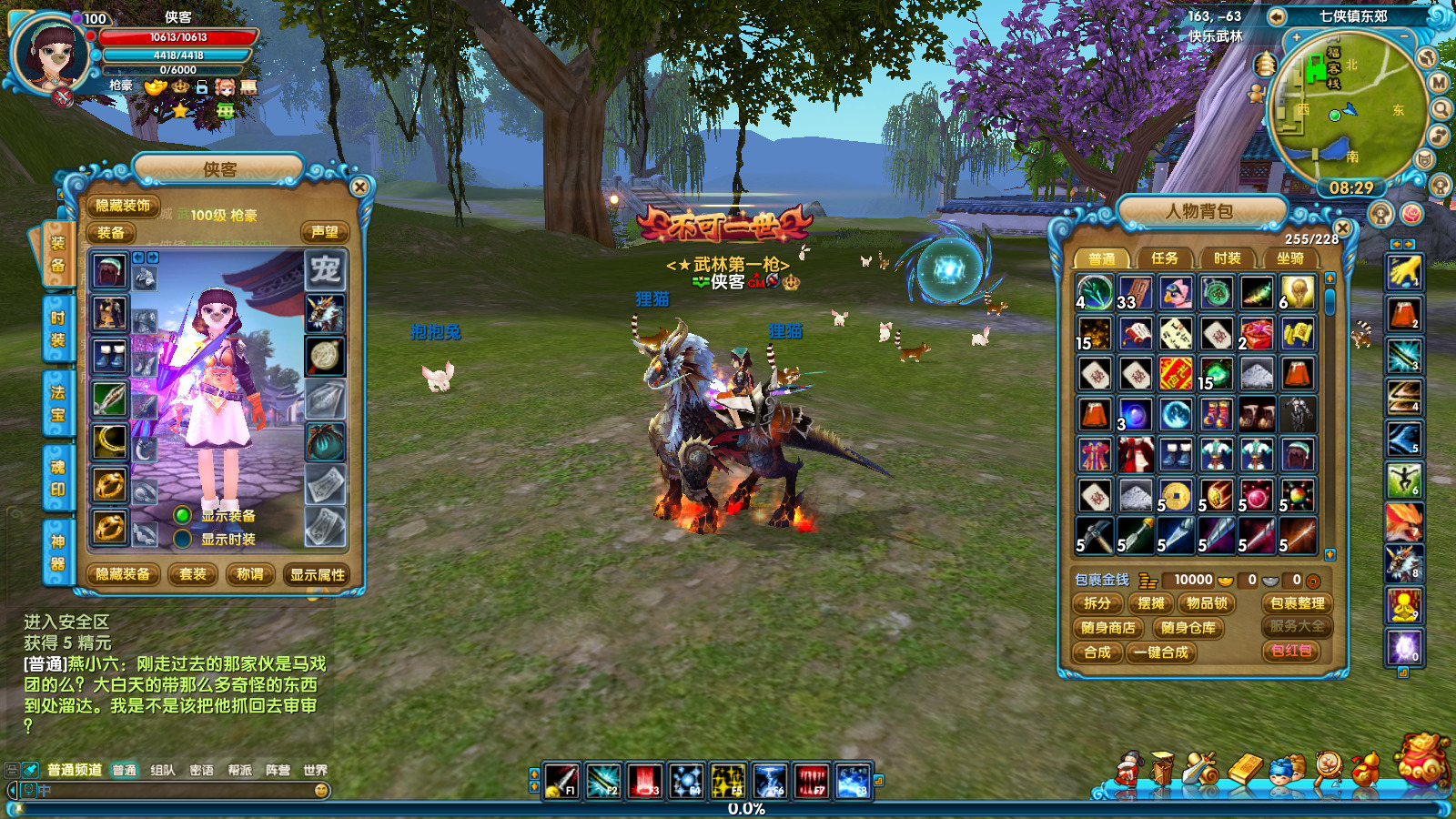Select the 世界 chat channel tab
The width and height of the screenshot is (1456, 819).
pyautogui.click(x=315, y=770)
